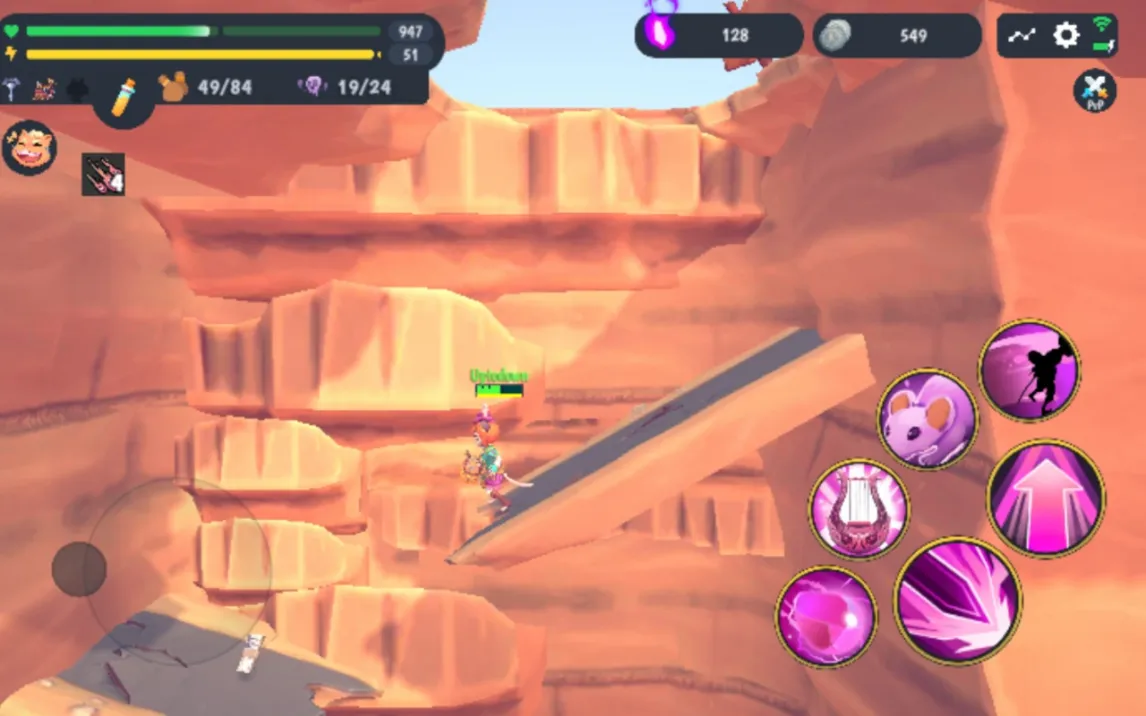Activate the silhouette character skill button
Image resolution: width=1146 pixels, height=716 pixels.
tap(1028, 370)
